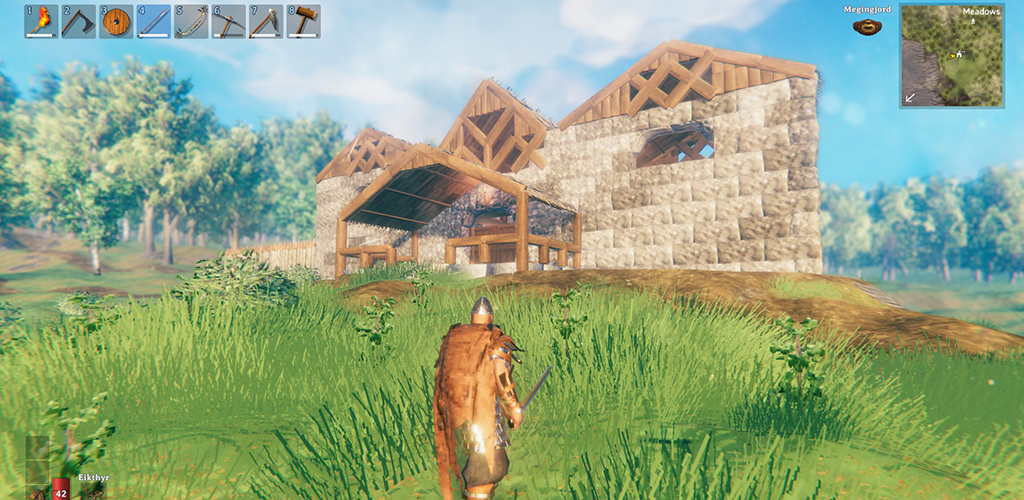
Task: Click the Eikthyr forsaken power icon
Action: (x=93, y=490)
